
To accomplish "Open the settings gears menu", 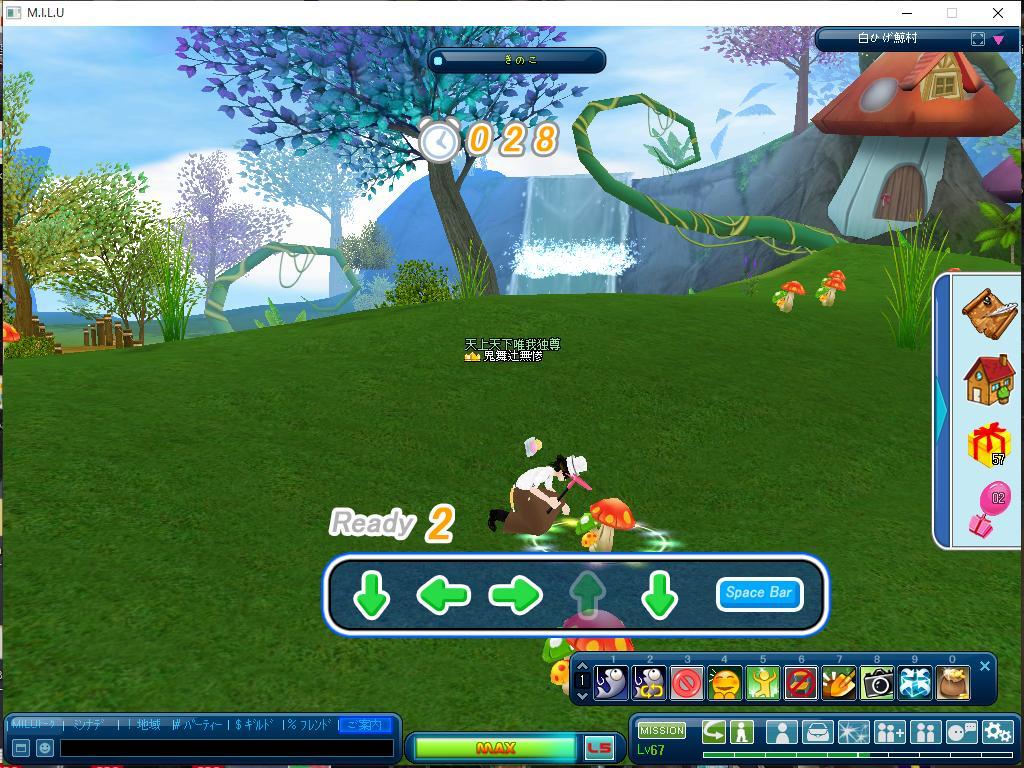I will pyautogui.click(x=997, y=732).
